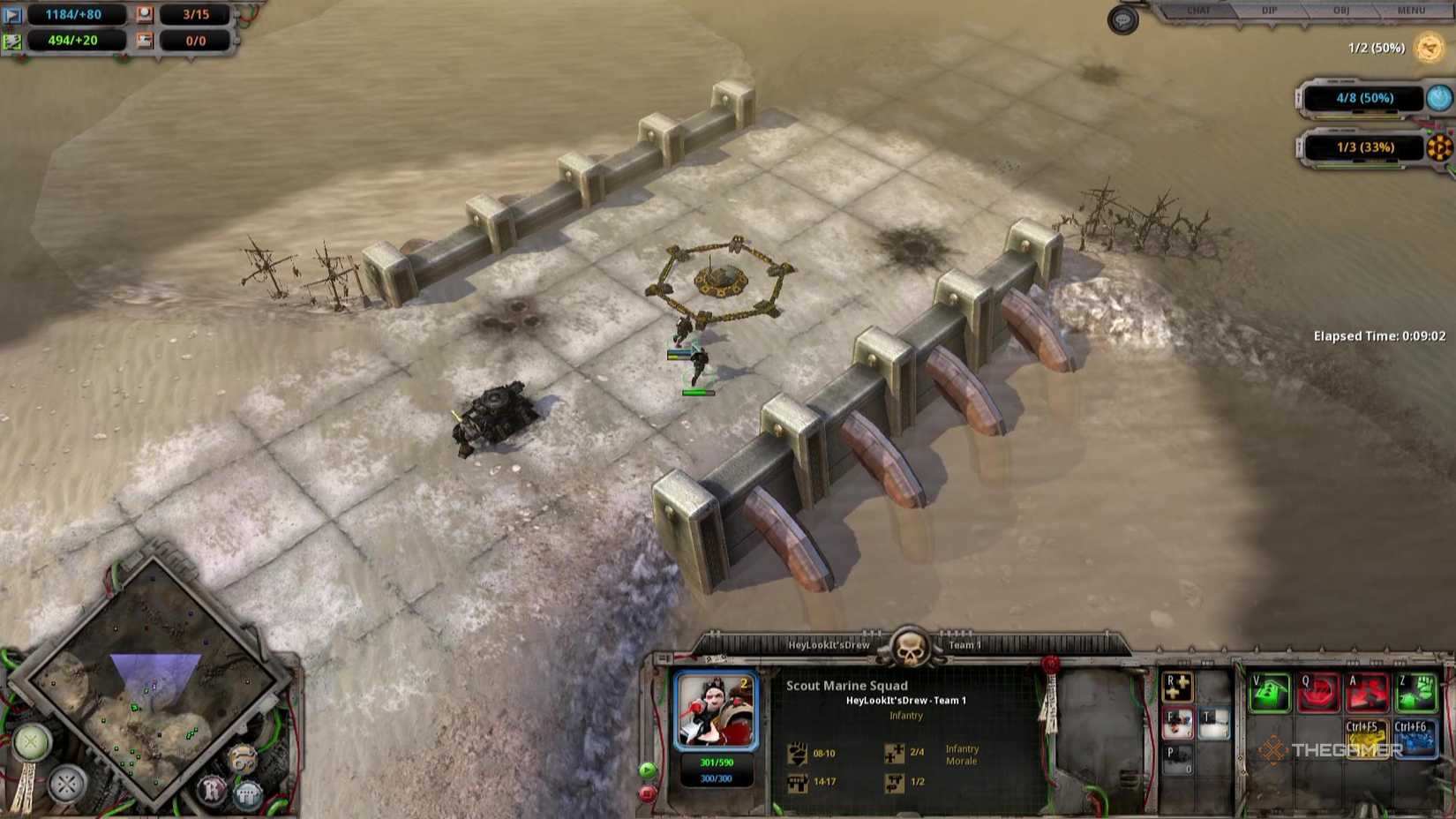Click the round R button beside minimap
The width and height of the screenshot is (1456, 819).
213,788
